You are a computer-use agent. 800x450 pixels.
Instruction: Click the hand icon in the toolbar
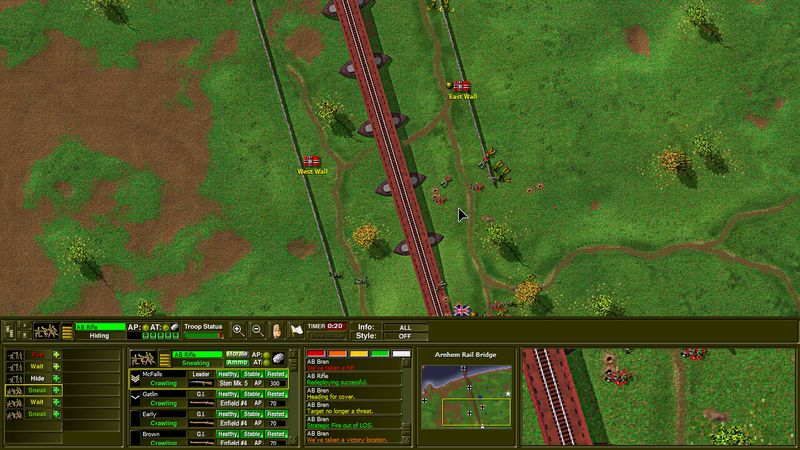point(275,329)
